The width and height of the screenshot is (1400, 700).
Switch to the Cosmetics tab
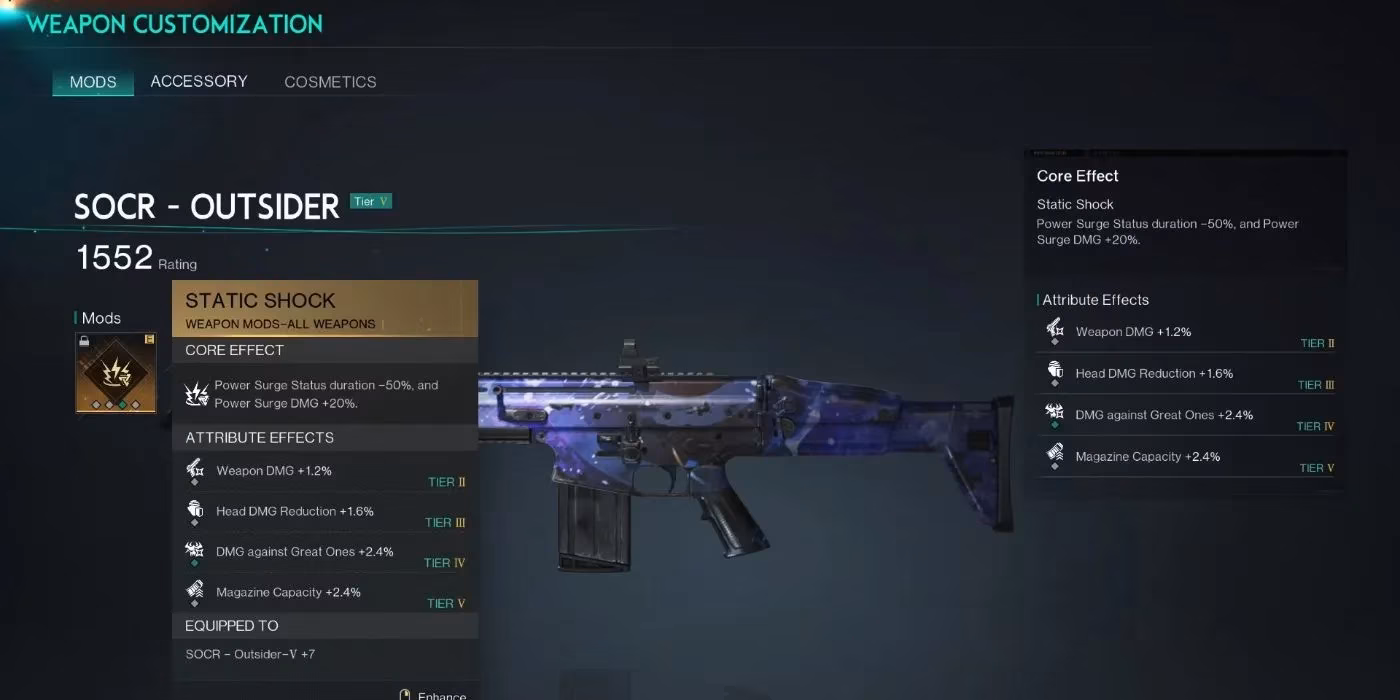[x=330, y=82]
